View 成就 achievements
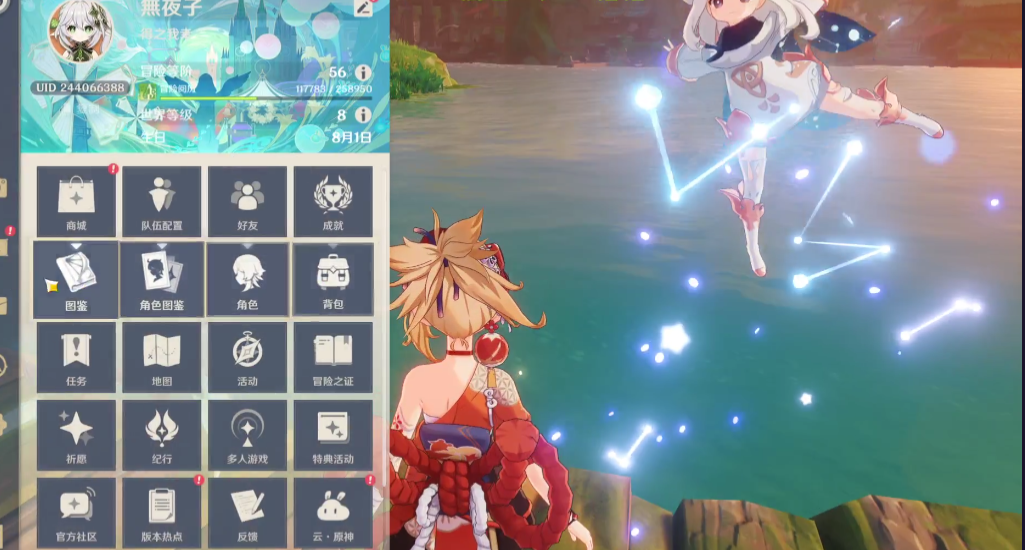This screenshot has height=550, width=1025. (333, 201)
